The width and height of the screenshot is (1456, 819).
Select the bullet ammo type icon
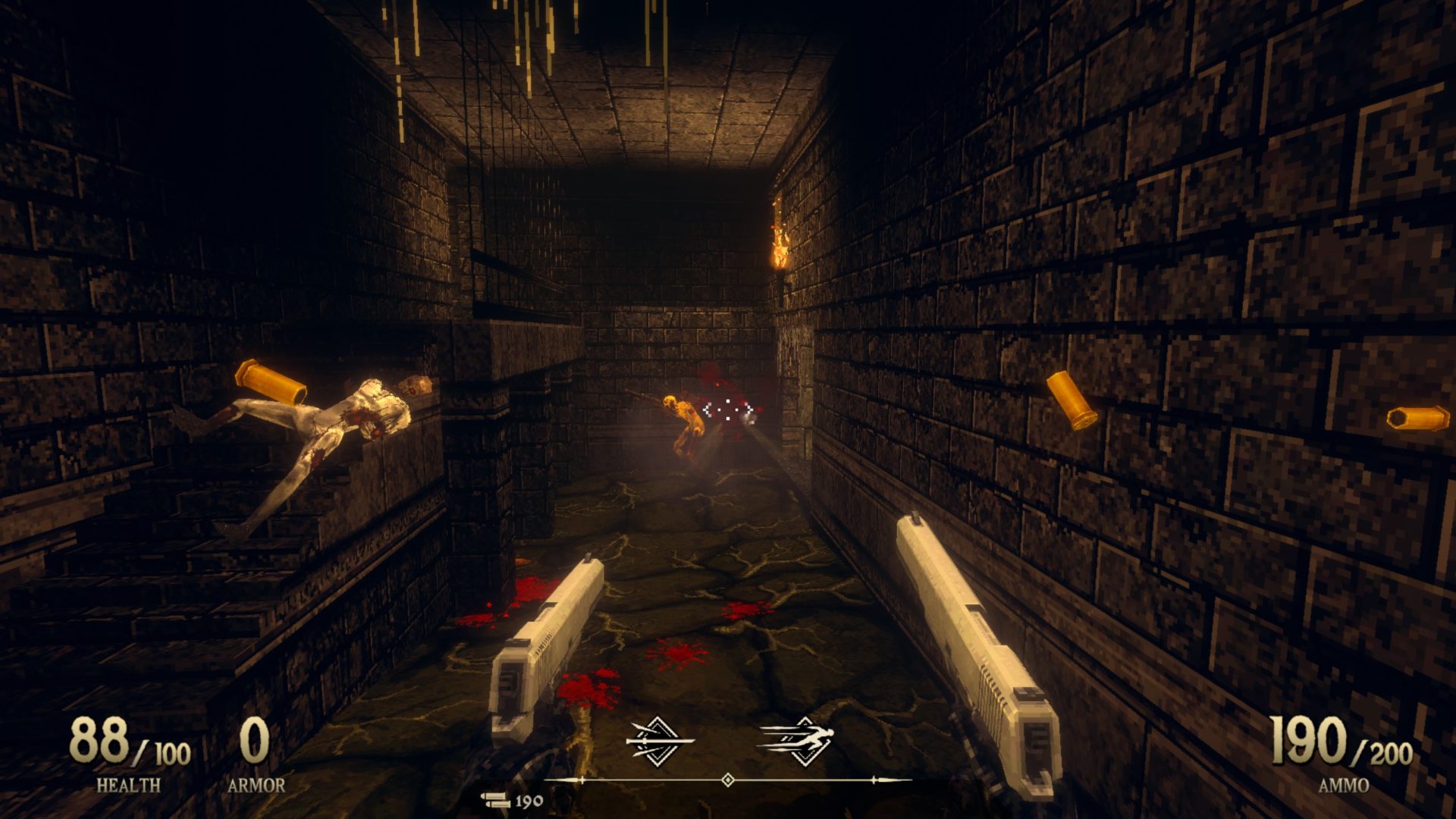[495, 800]
